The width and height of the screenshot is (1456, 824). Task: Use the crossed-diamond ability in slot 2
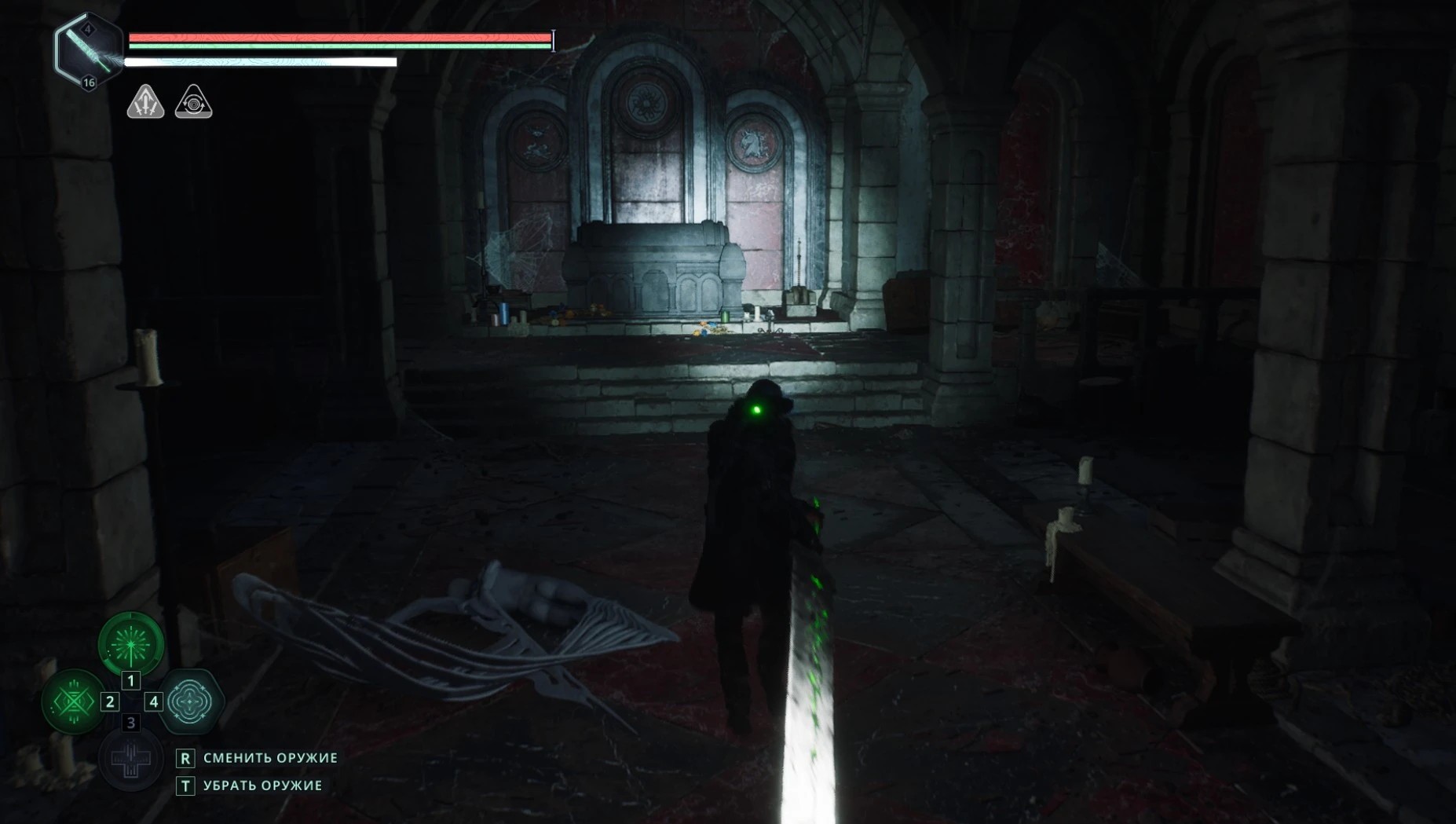click(x=73, y=701)
